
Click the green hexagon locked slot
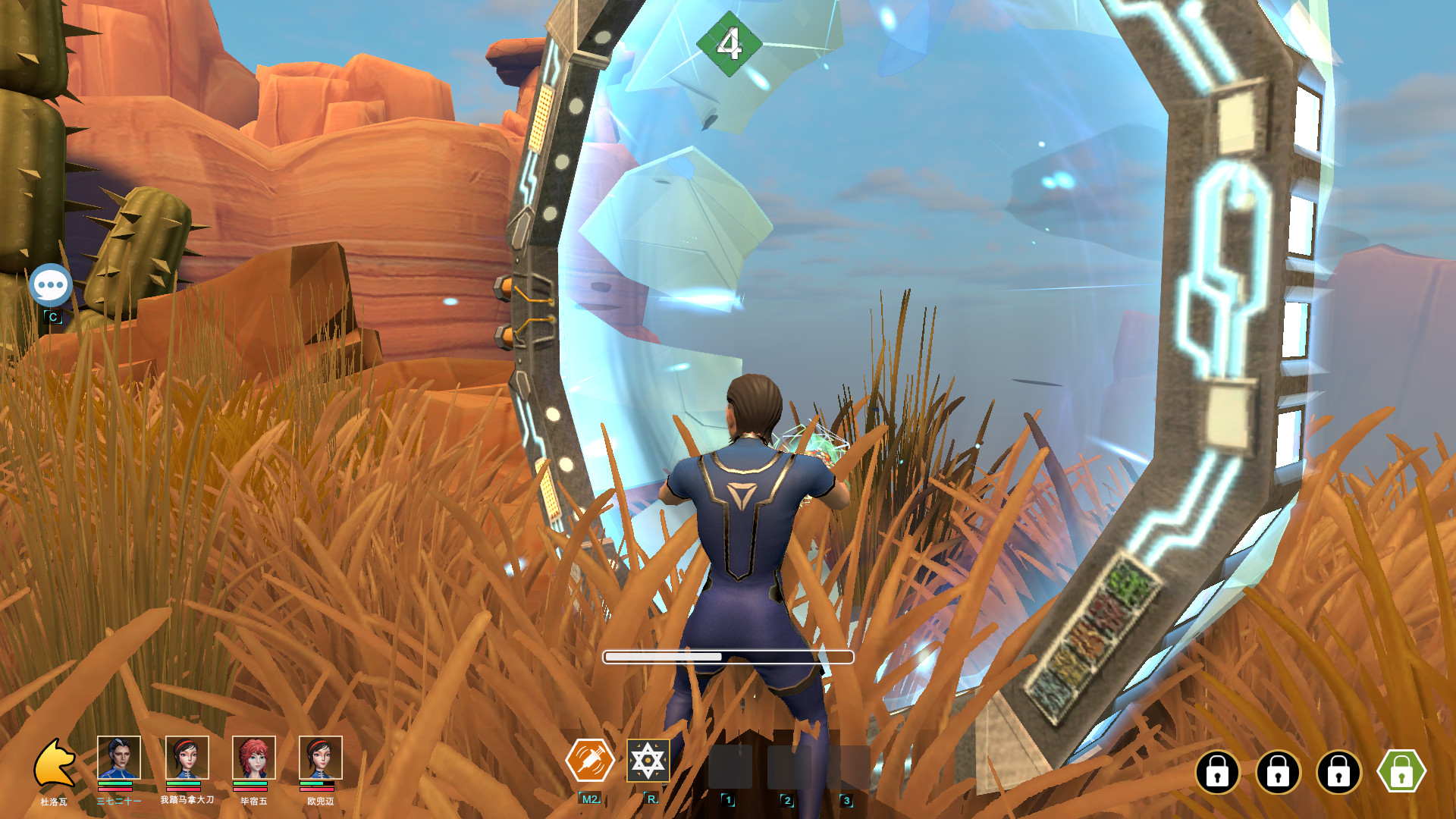coord(1401,772)
